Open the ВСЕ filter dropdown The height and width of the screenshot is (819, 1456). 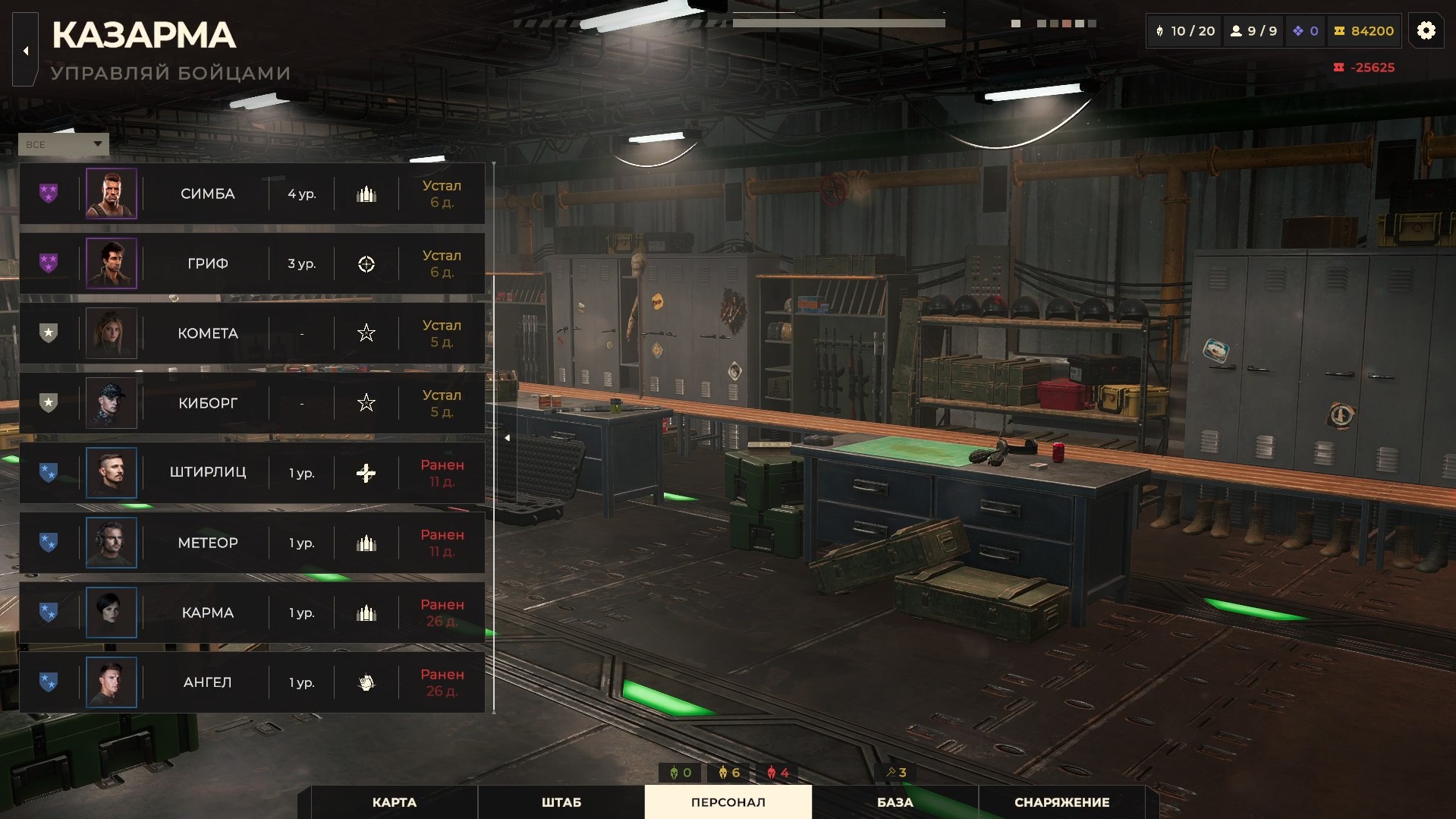click(x=64, y=144)
